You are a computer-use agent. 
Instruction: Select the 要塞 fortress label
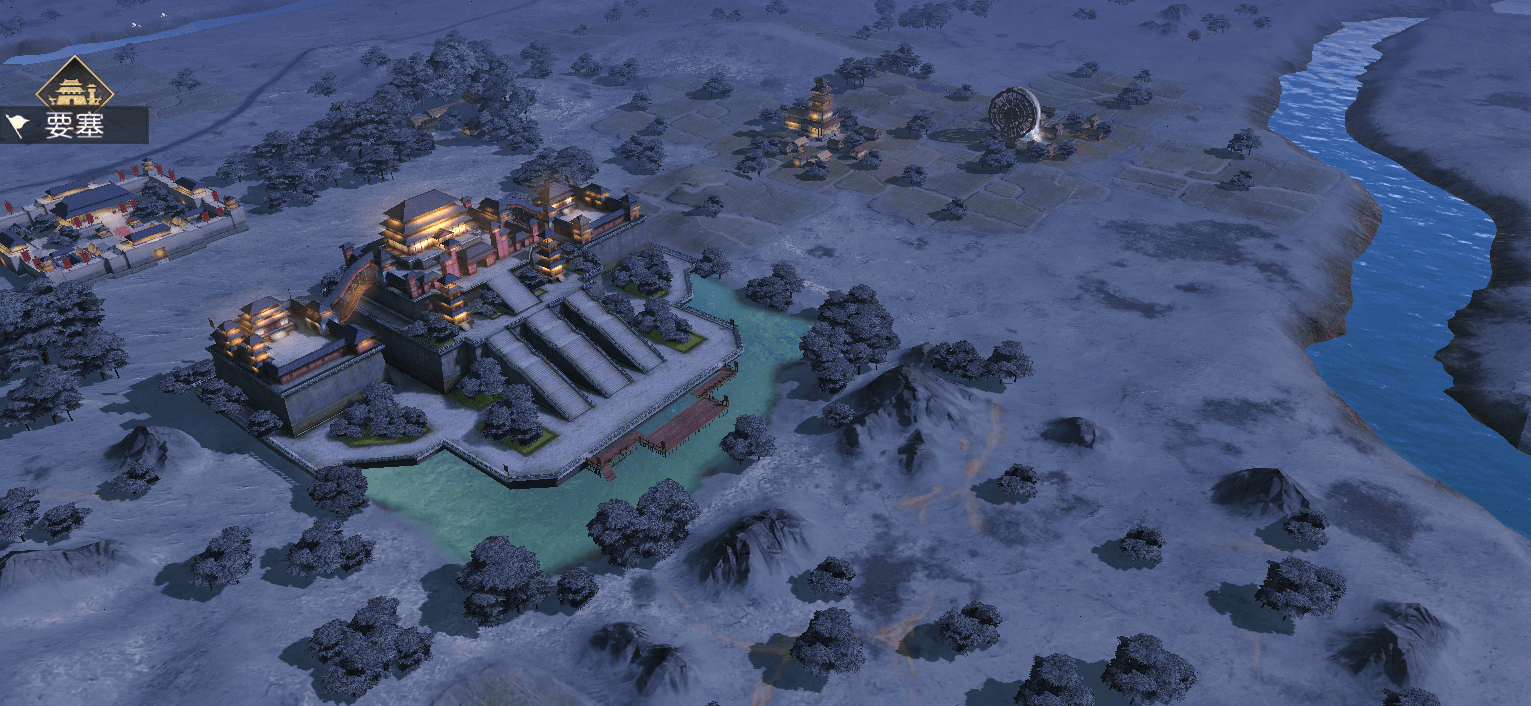(73, 126)
